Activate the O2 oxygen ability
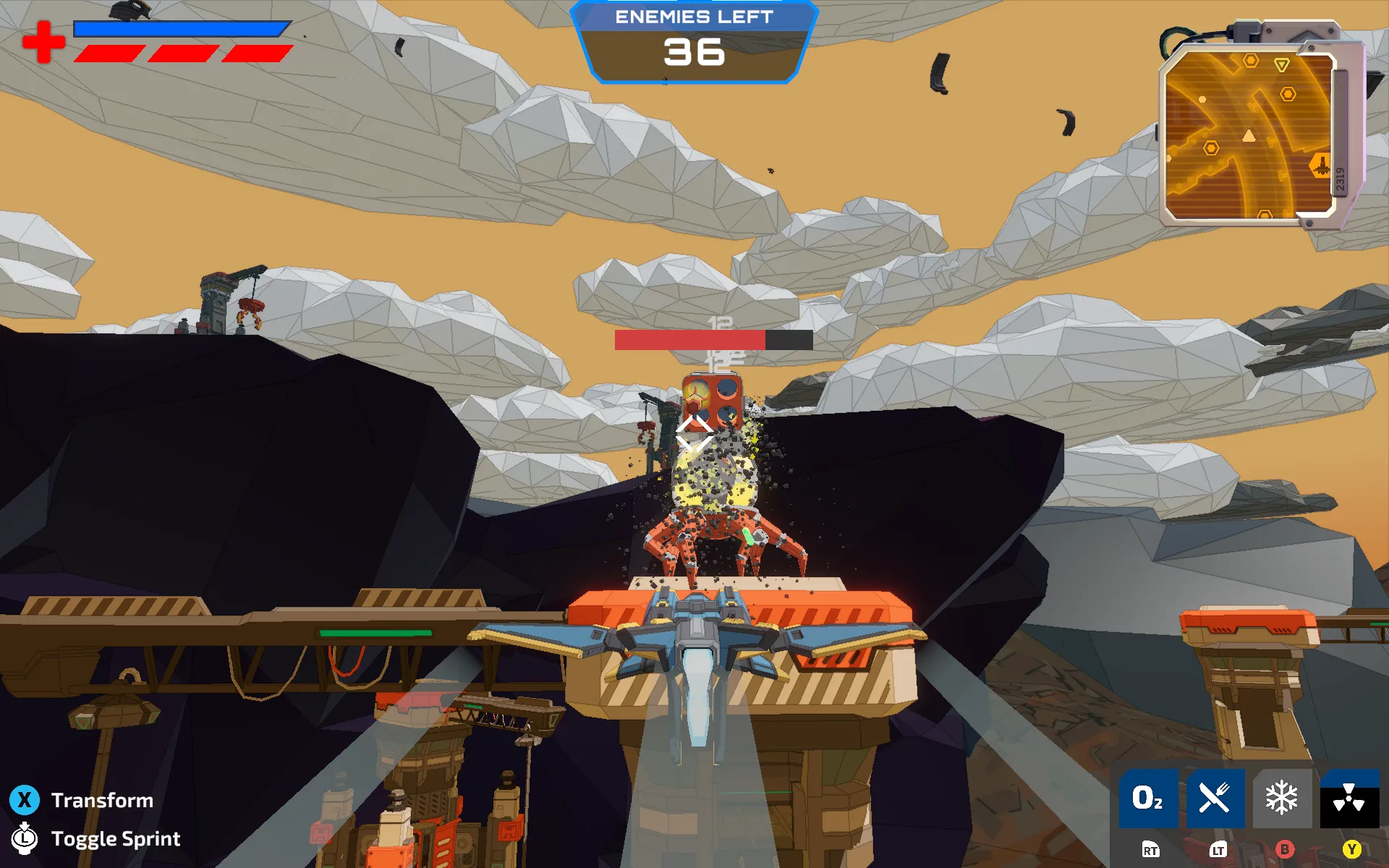This screenshot has height=868, width=1389. (x=1148, y=799)
